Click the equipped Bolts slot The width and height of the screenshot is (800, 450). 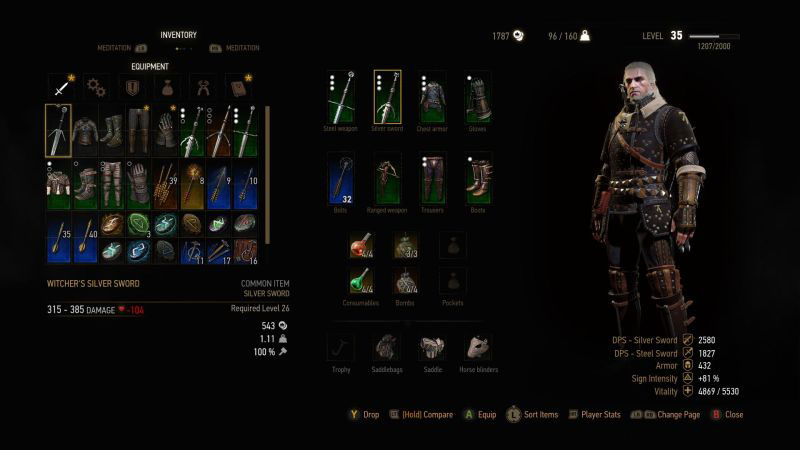[x=340, y=178]
